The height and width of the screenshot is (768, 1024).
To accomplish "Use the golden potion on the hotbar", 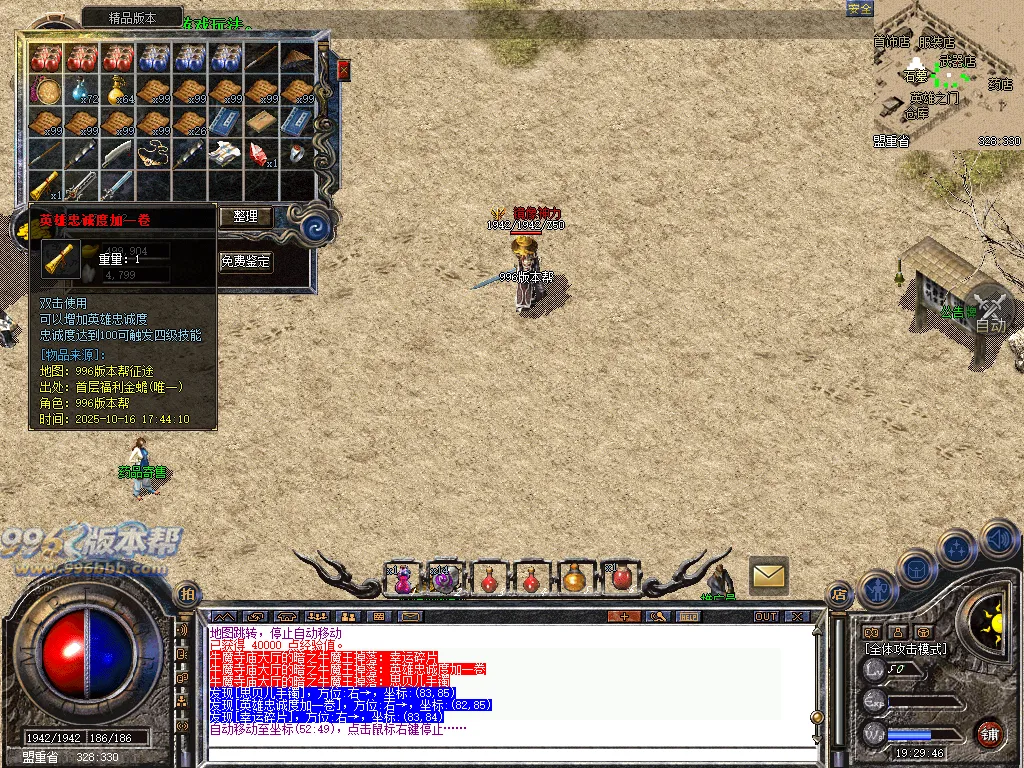I will click(x=574, y=578).
